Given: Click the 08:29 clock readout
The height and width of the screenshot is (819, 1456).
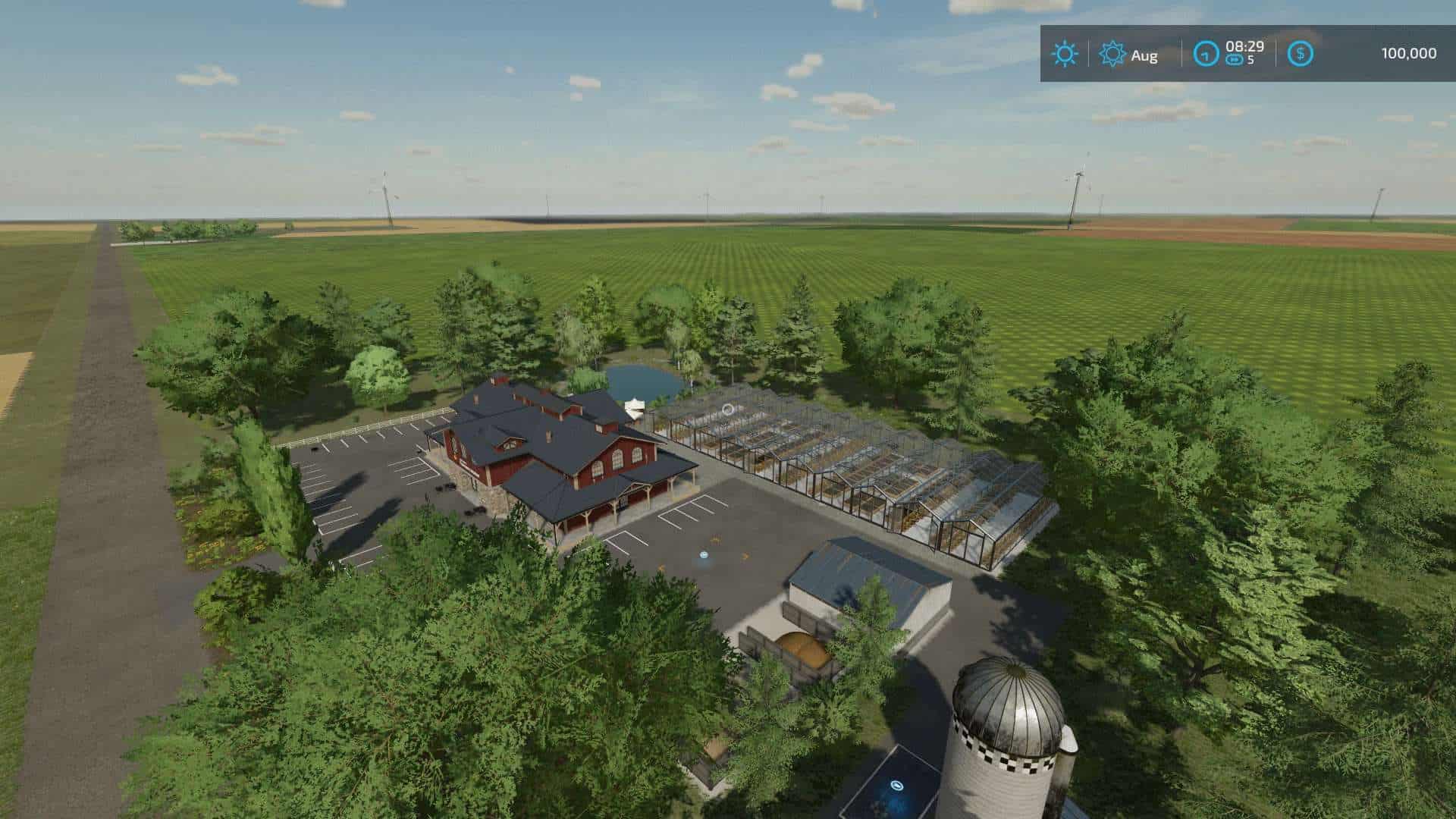Looking at the screenshot, I should [1246, 47].
